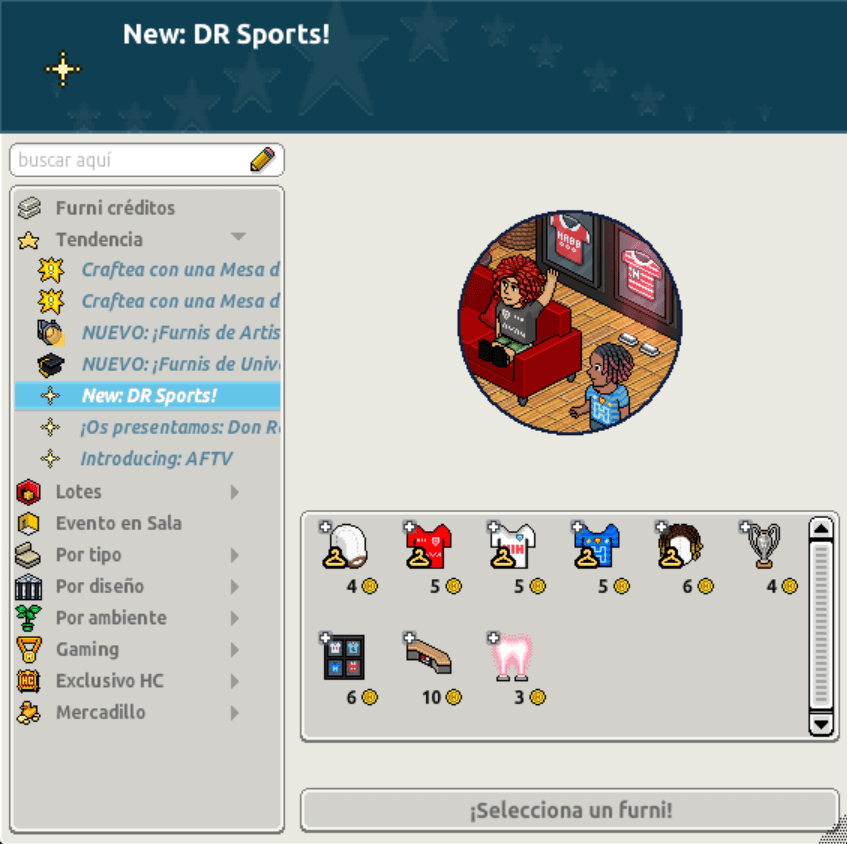Select the blue football shirt item
Viewport: 847px width, 844px height.
(596, 546)
